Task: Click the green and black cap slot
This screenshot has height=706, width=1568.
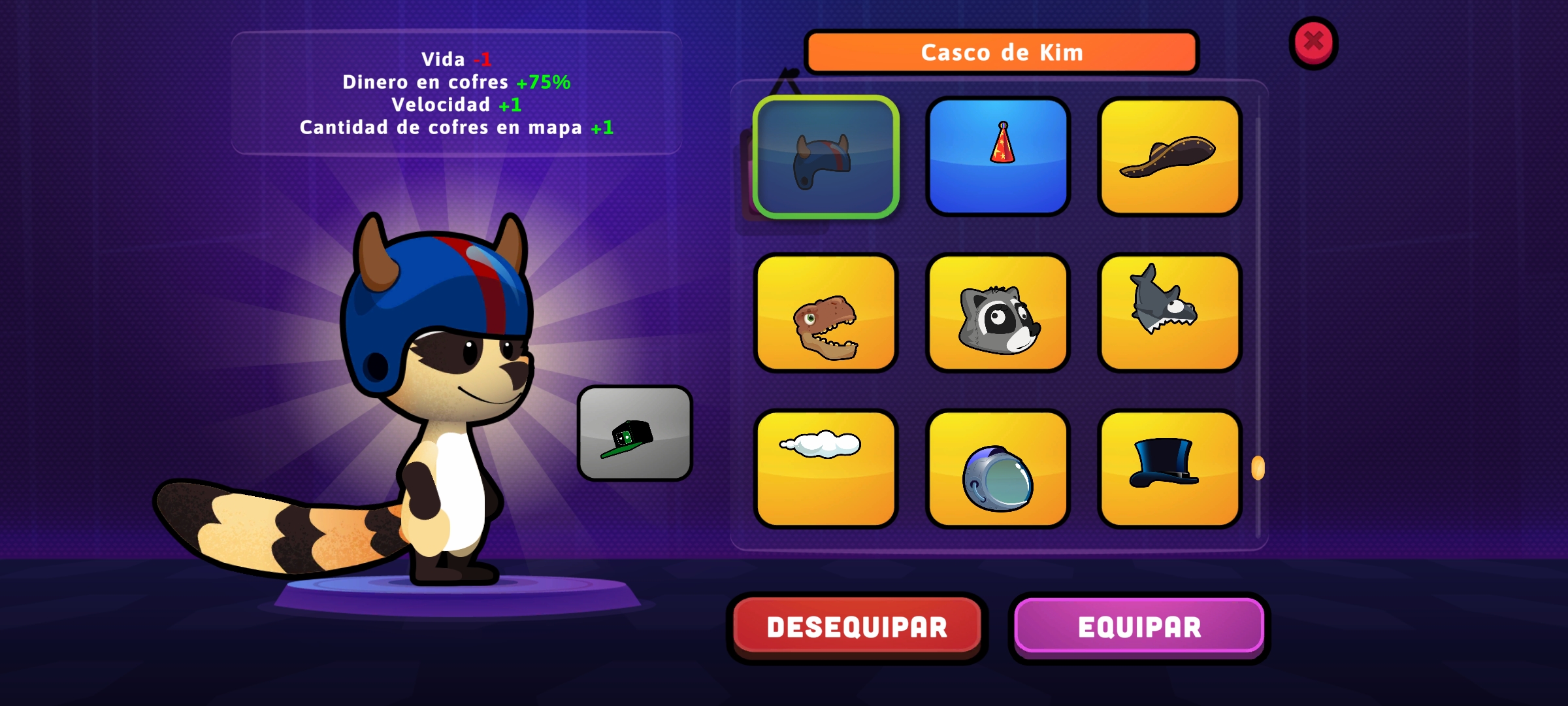Action: coord(634,433)
